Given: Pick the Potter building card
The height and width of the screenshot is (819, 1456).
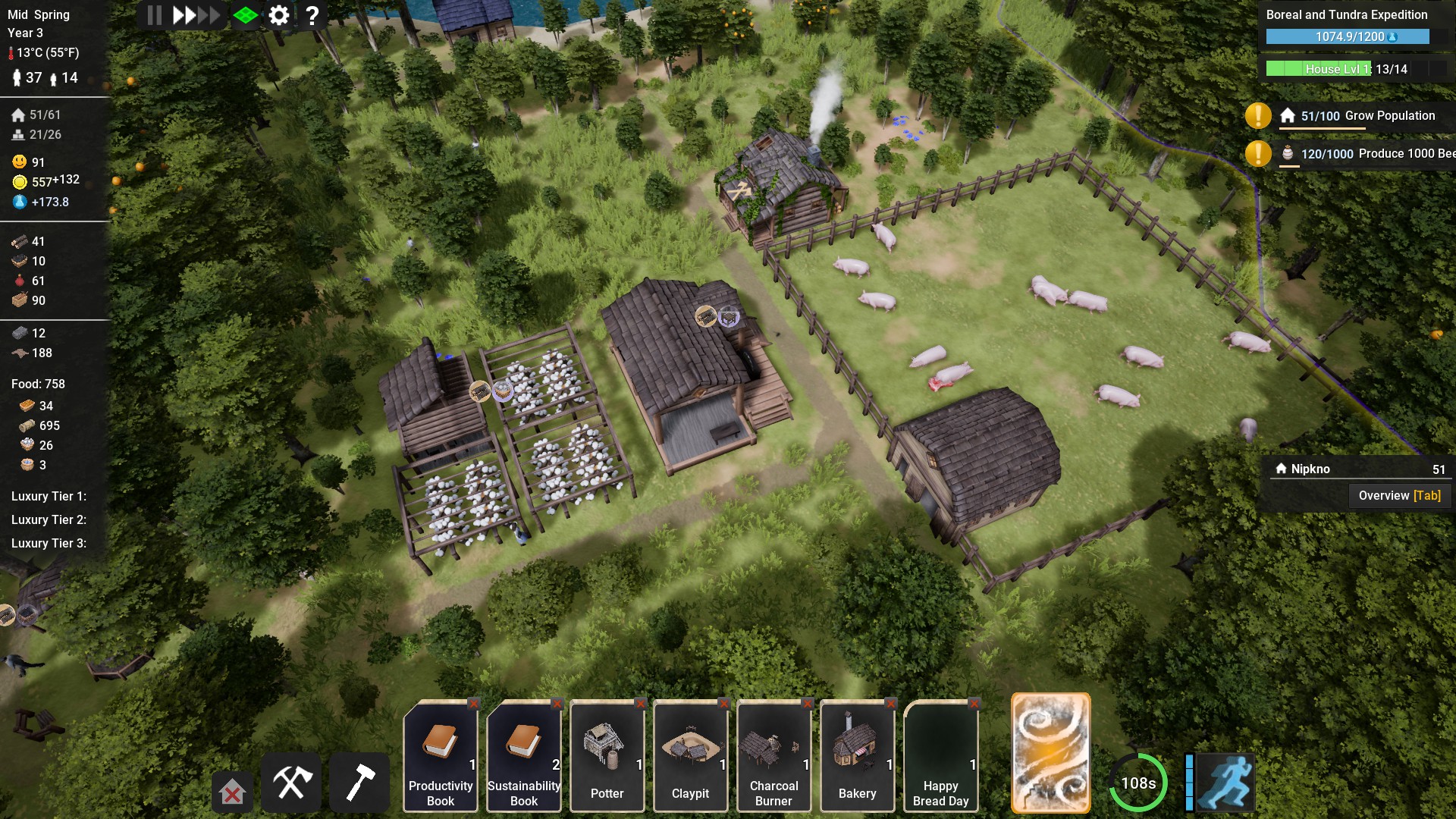Looking at the screenshot, I should 607,757.
